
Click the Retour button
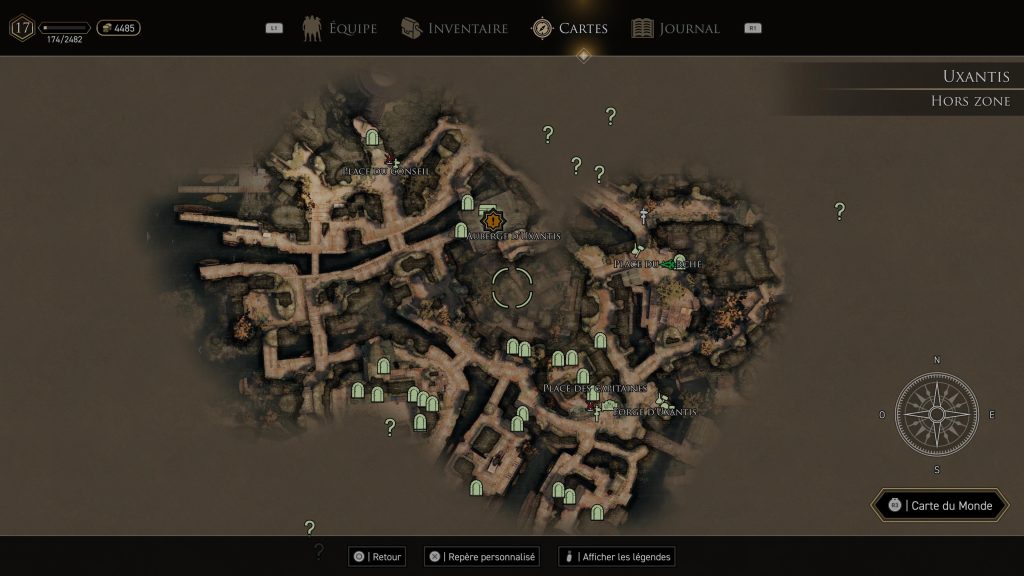coord(377,556)
